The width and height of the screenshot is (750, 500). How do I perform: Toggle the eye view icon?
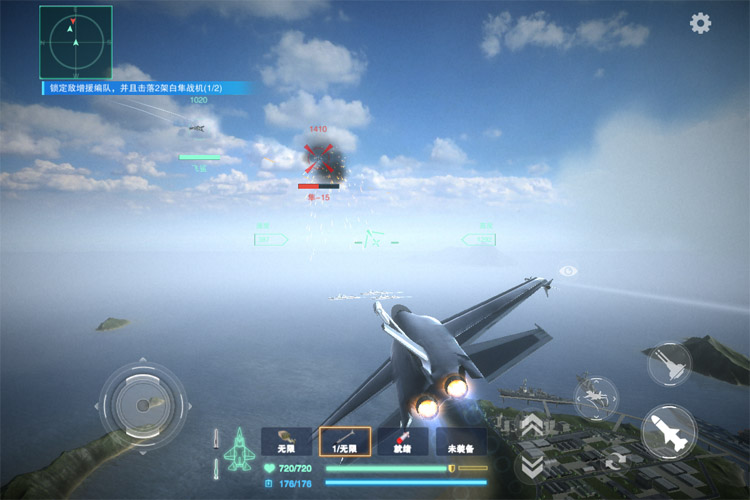click(x=568, y=271)
